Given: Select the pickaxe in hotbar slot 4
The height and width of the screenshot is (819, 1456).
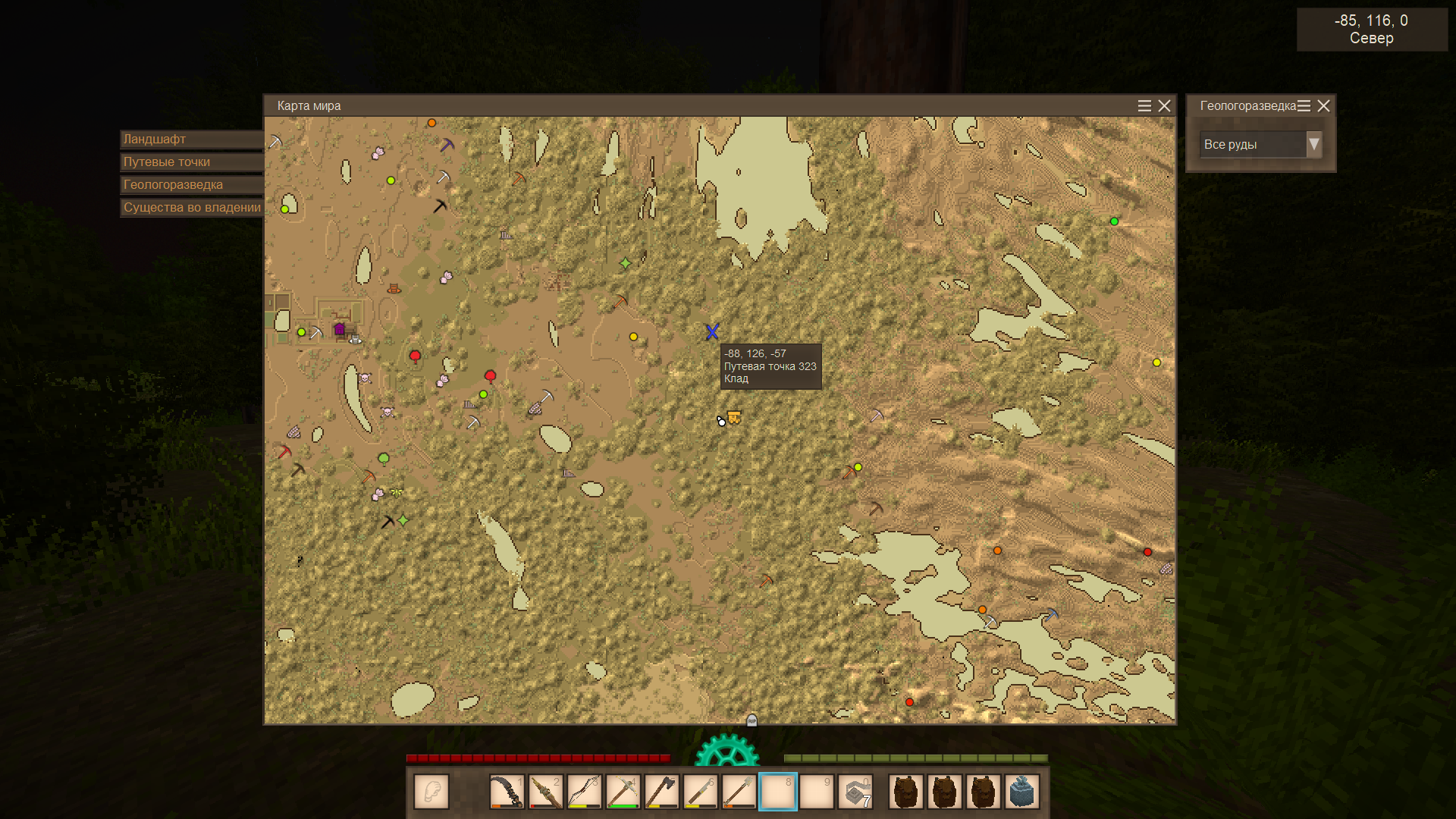Looking at the screenshot, I should (623, 792).
